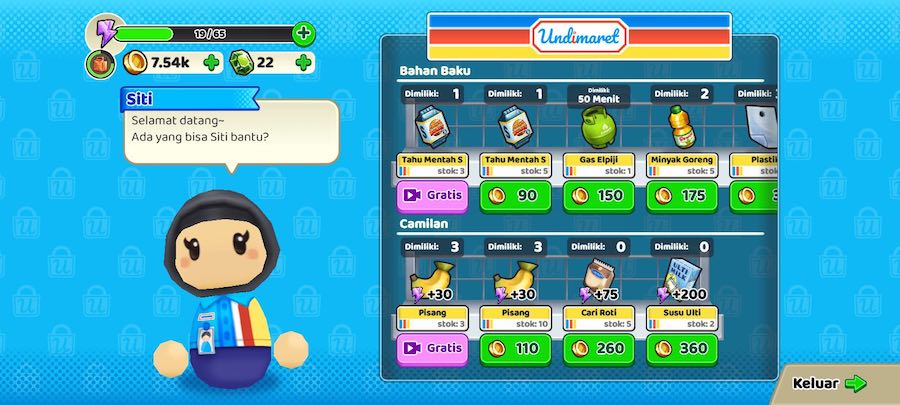Purchase Gas Elpiji for 150 coins
900x405 pixels.
click(x=599, y=195)
